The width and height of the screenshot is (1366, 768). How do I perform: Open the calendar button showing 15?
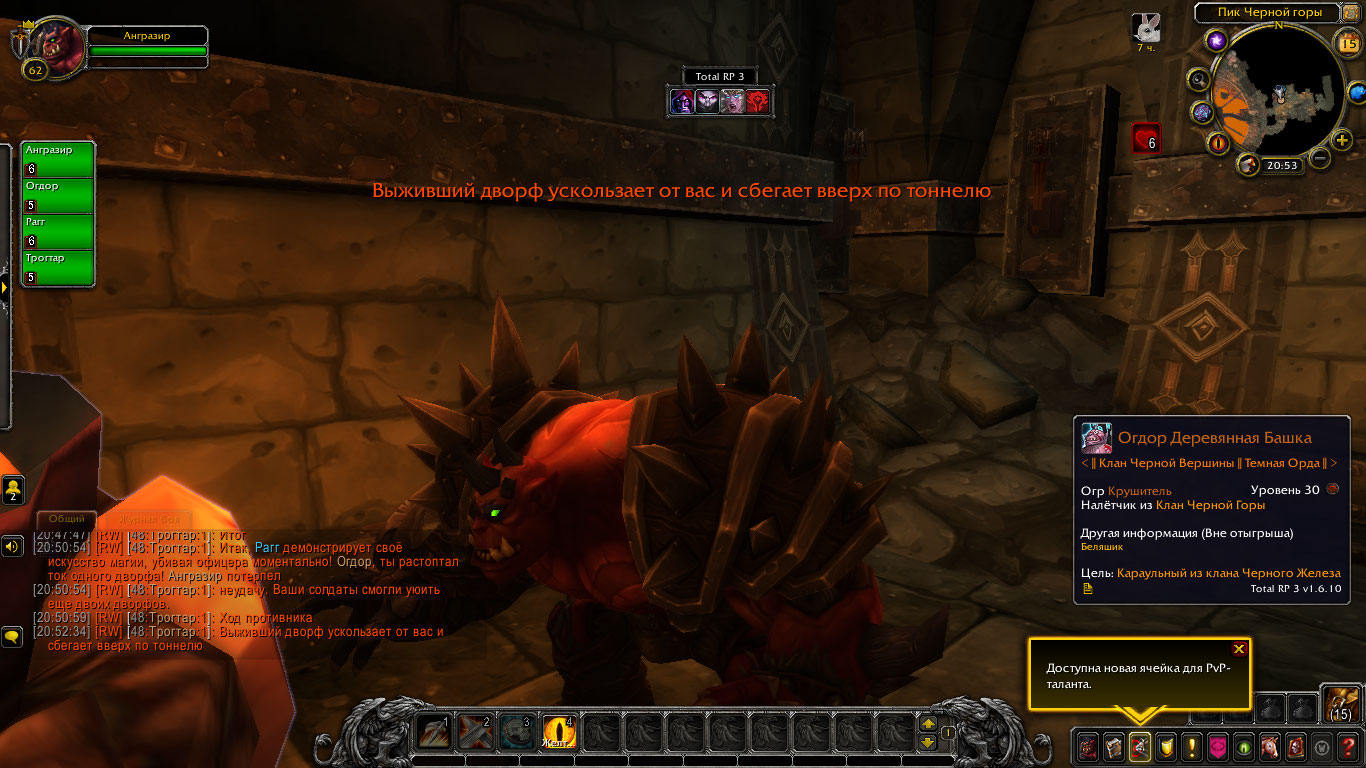(x=1348, y=43)
